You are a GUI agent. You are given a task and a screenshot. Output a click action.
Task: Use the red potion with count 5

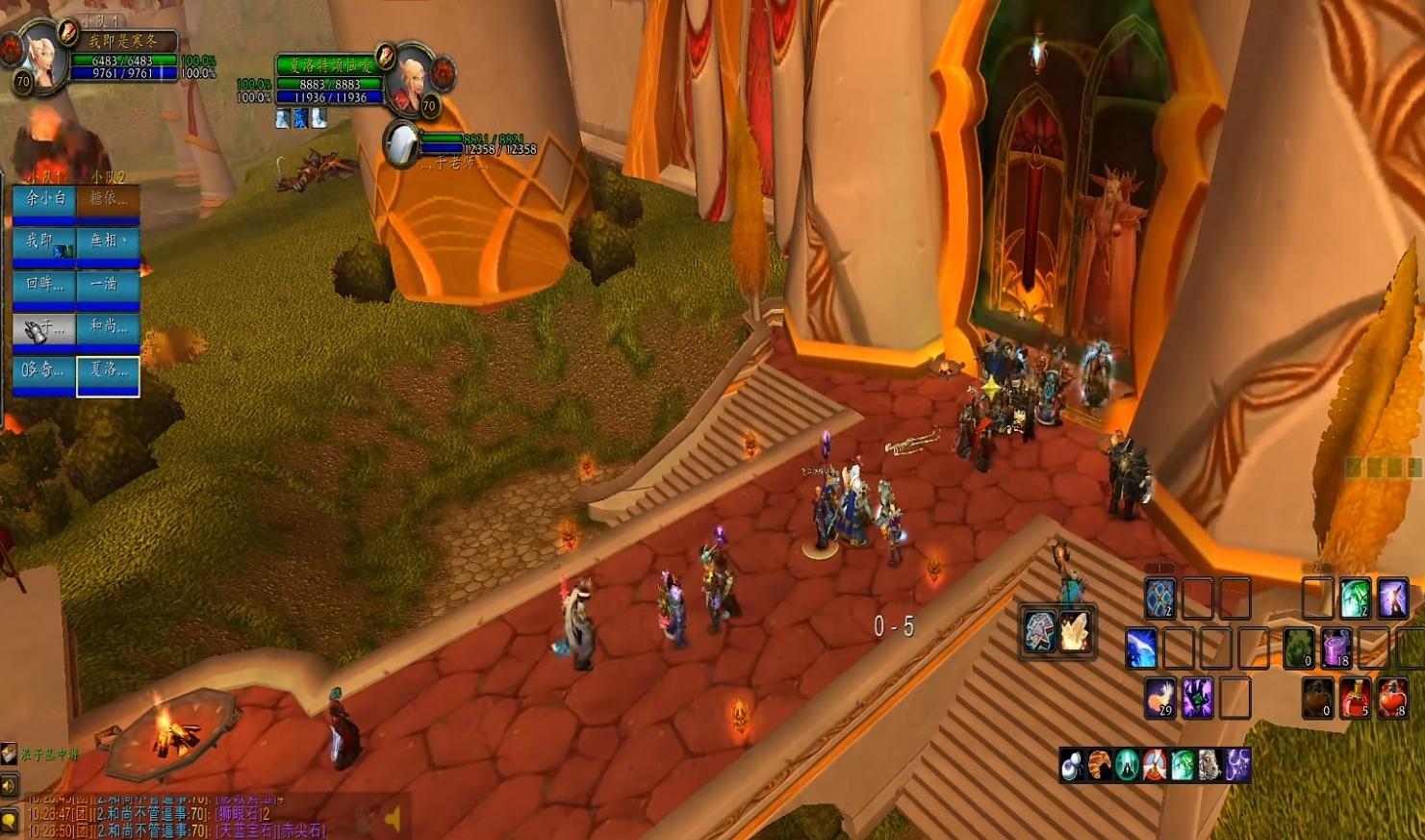(x=1355, y=698)
